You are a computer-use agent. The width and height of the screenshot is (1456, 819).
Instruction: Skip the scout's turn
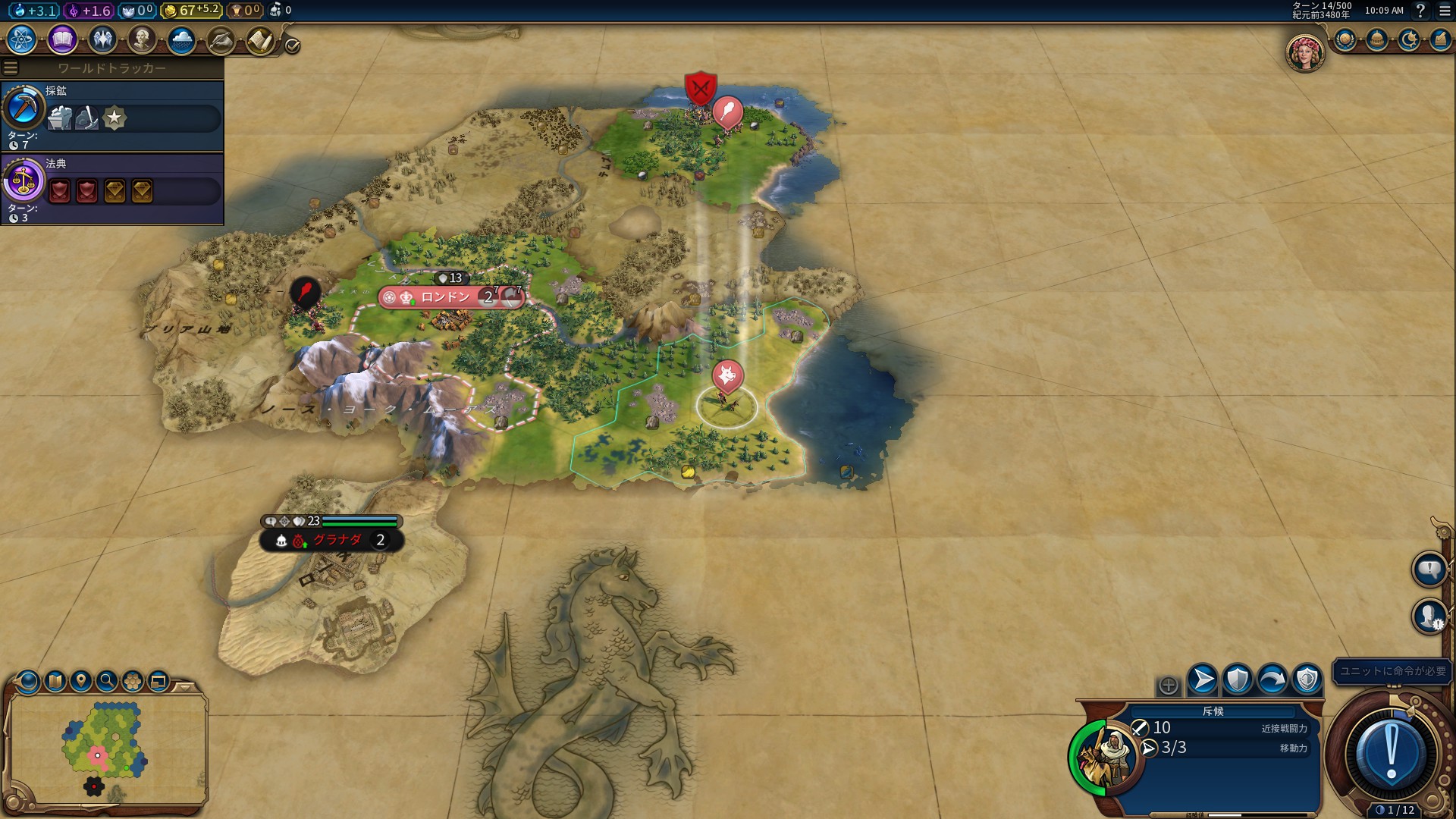click(x=1272, y=679)
